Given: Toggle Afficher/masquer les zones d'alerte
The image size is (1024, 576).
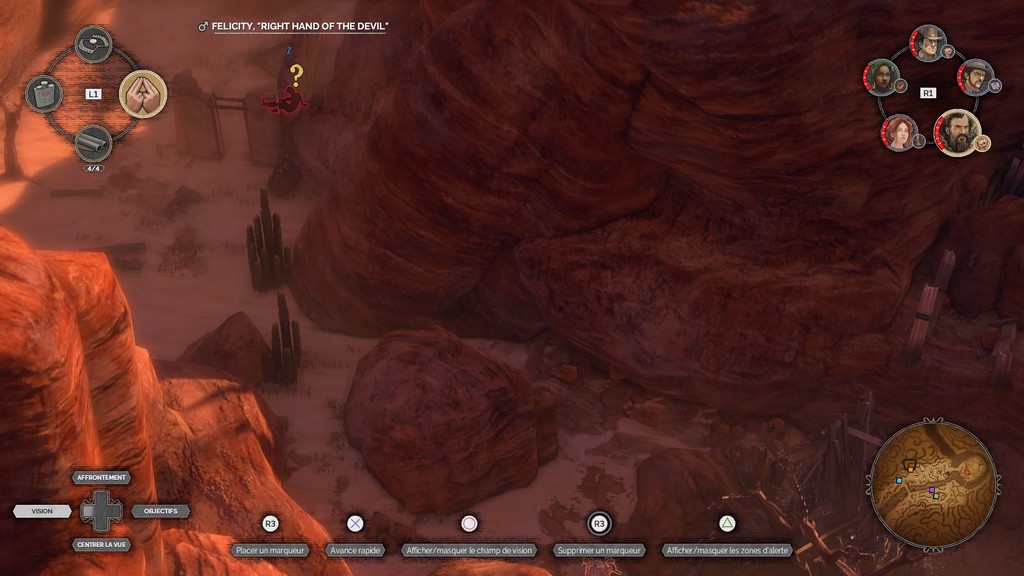Looking at the screenshot, I should coord(727,550).
